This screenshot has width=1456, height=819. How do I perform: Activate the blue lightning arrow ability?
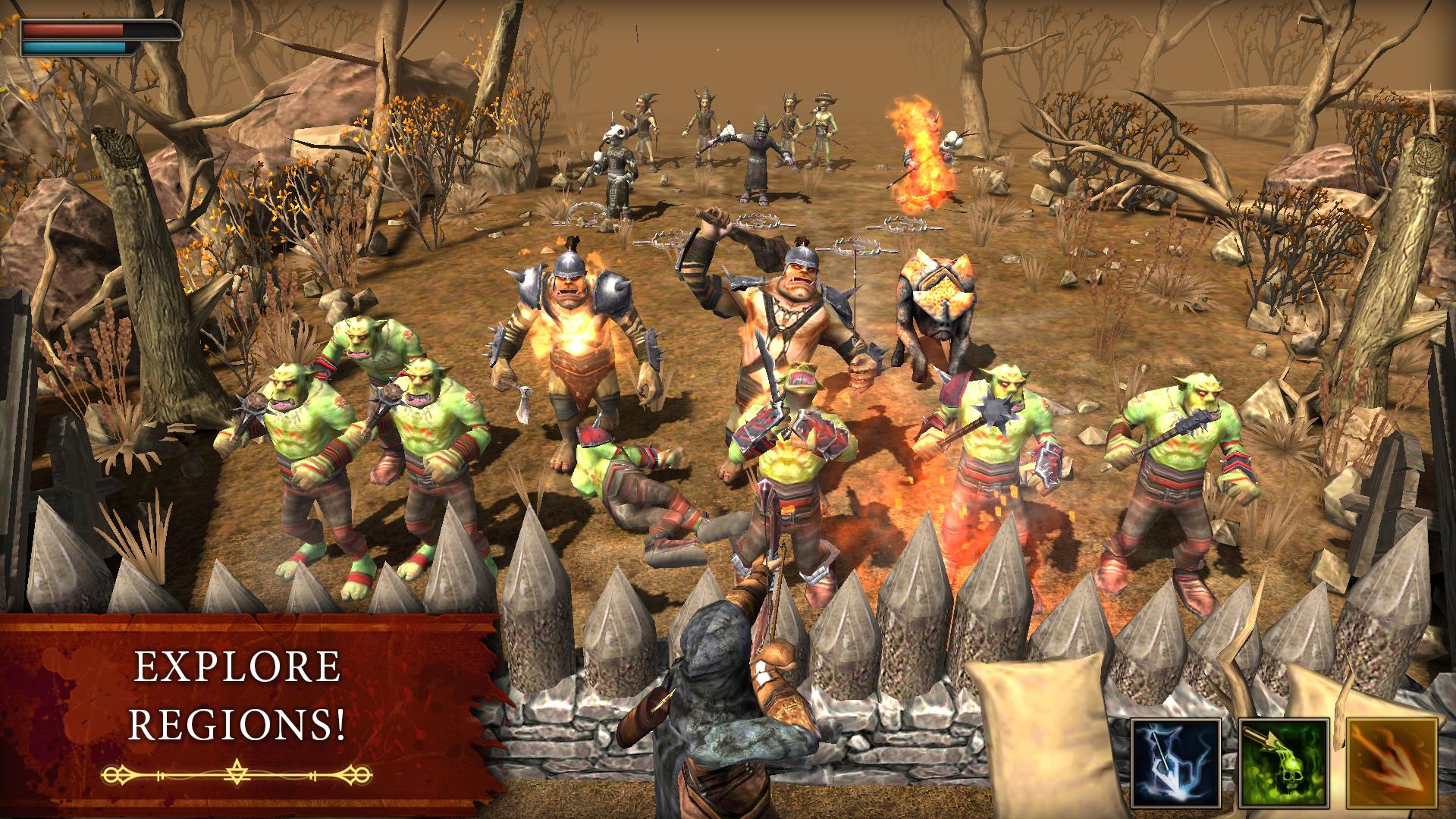[x=1176, y=763]
